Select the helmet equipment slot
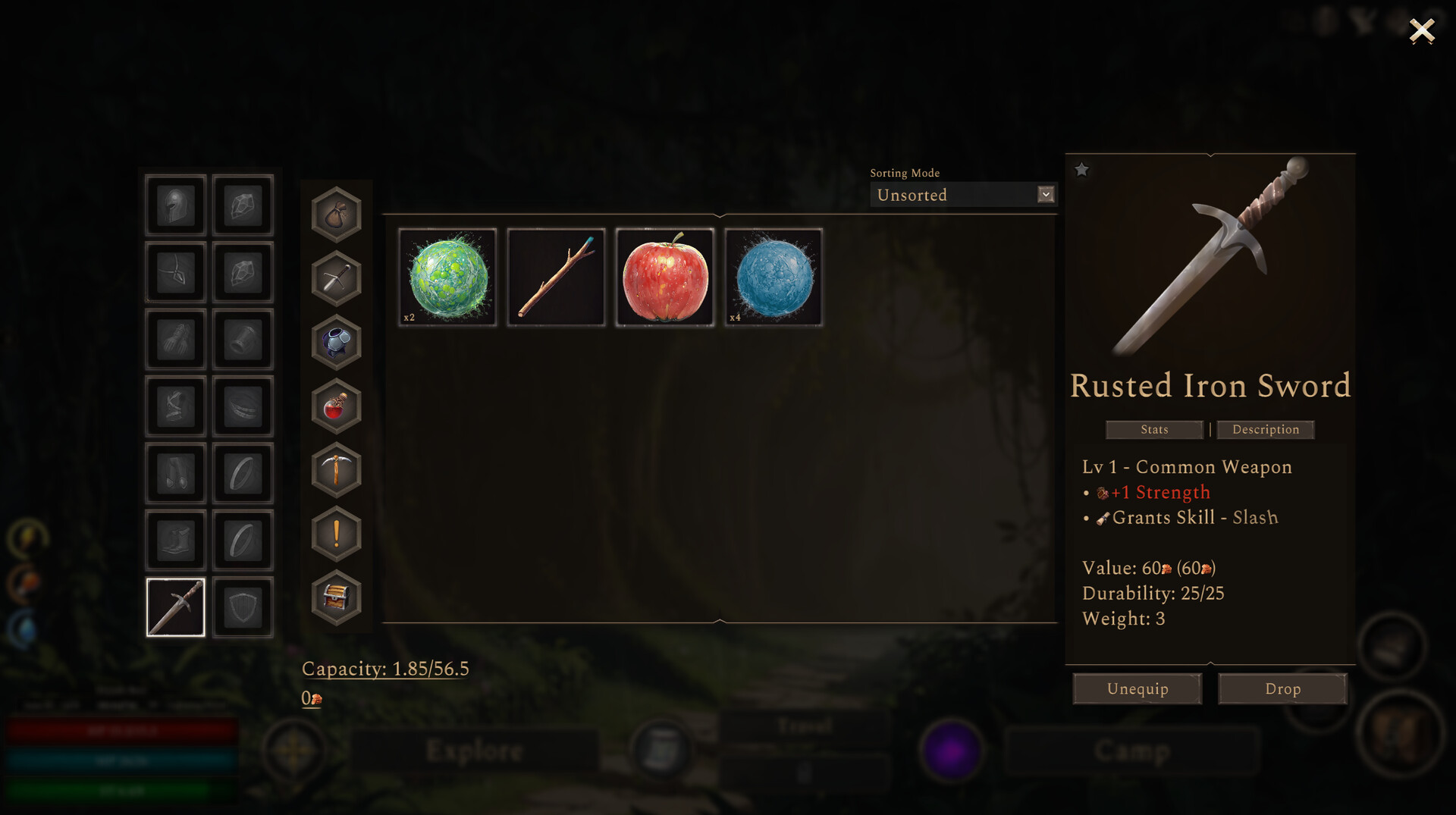The width and height of the screenshot is (1456, 815). pos(175,205)
